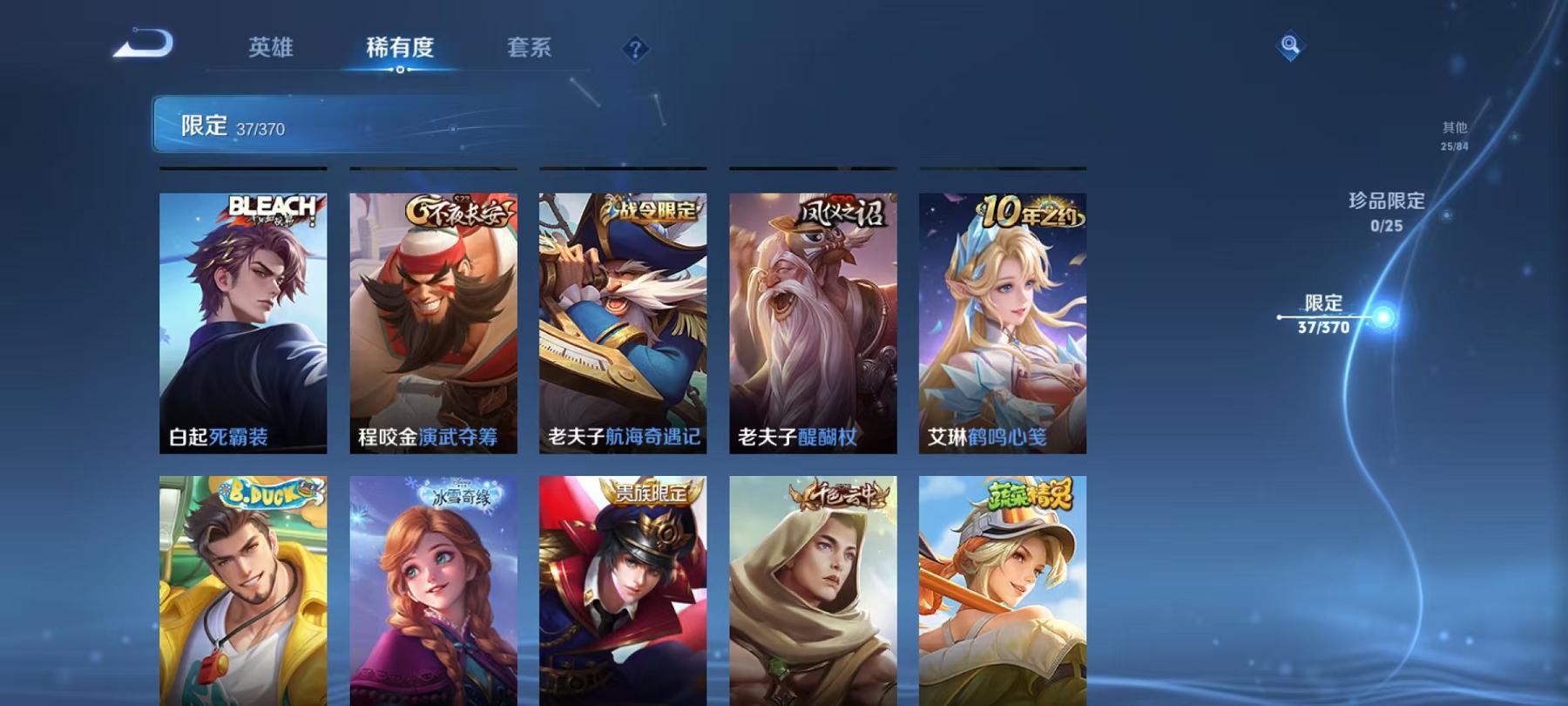Image resolution: width=1568 pixels, height=706 pixels.
Task: Jump to the 珍品限定 0/25 section
Action: [1383, 210]
